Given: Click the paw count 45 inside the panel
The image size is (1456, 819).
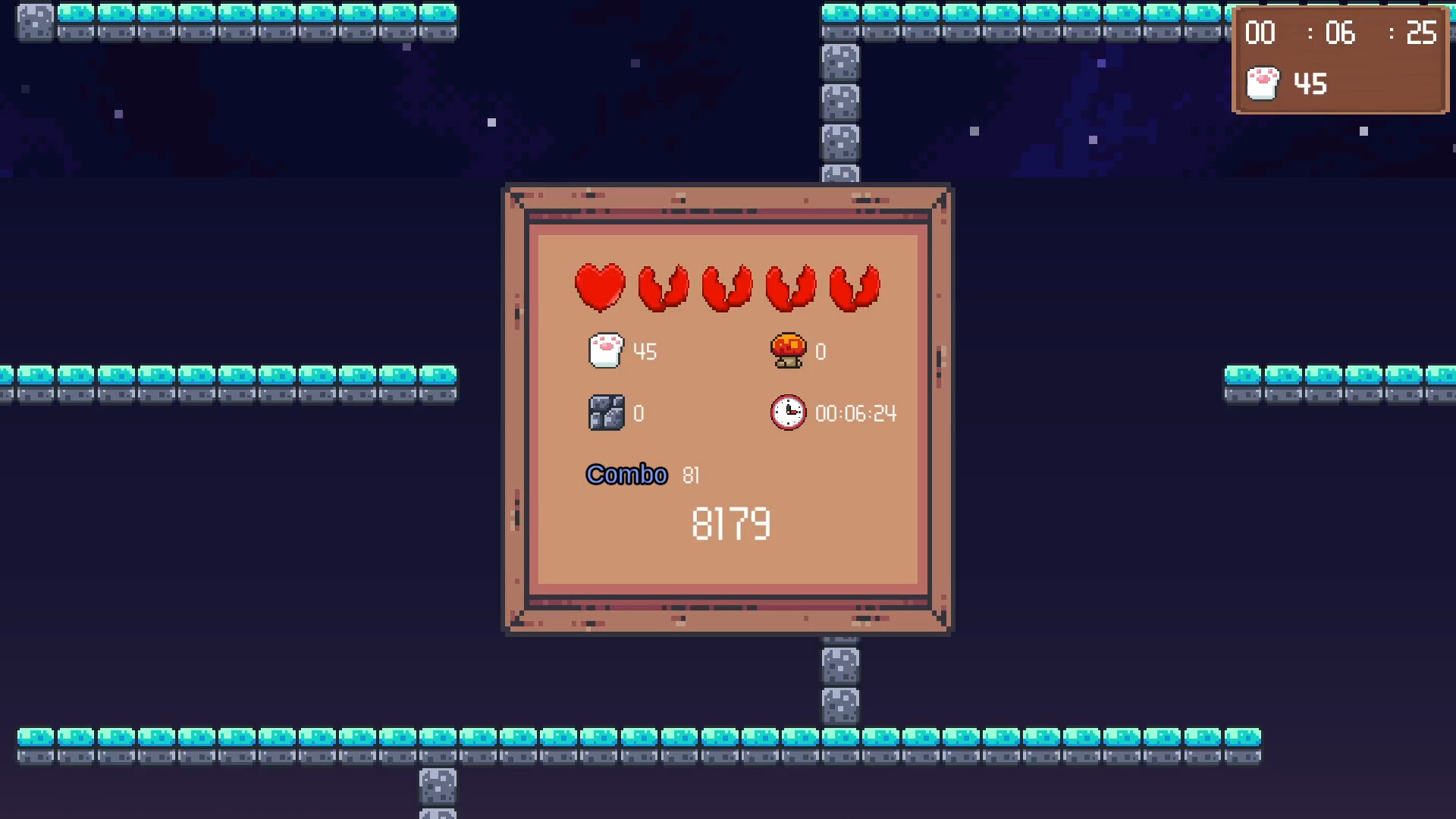Looking at the screenshot, I should coord(645,350).
